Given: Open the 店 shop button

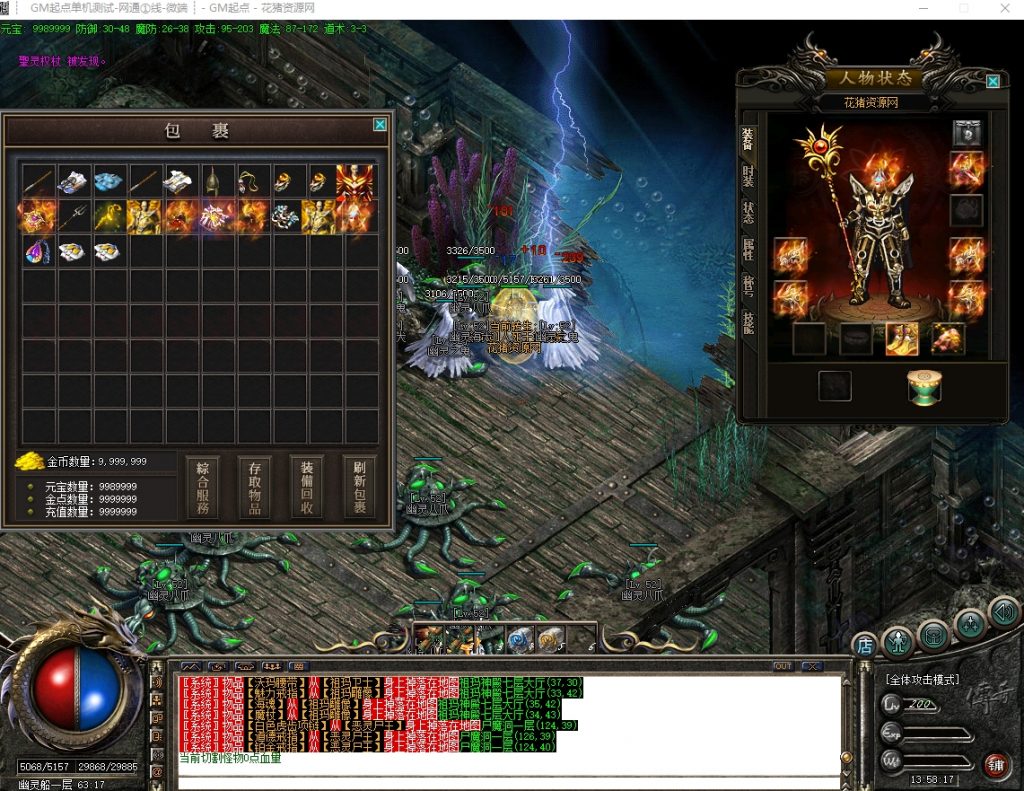Looking at the screenshot, I should (x=864, y=646).
